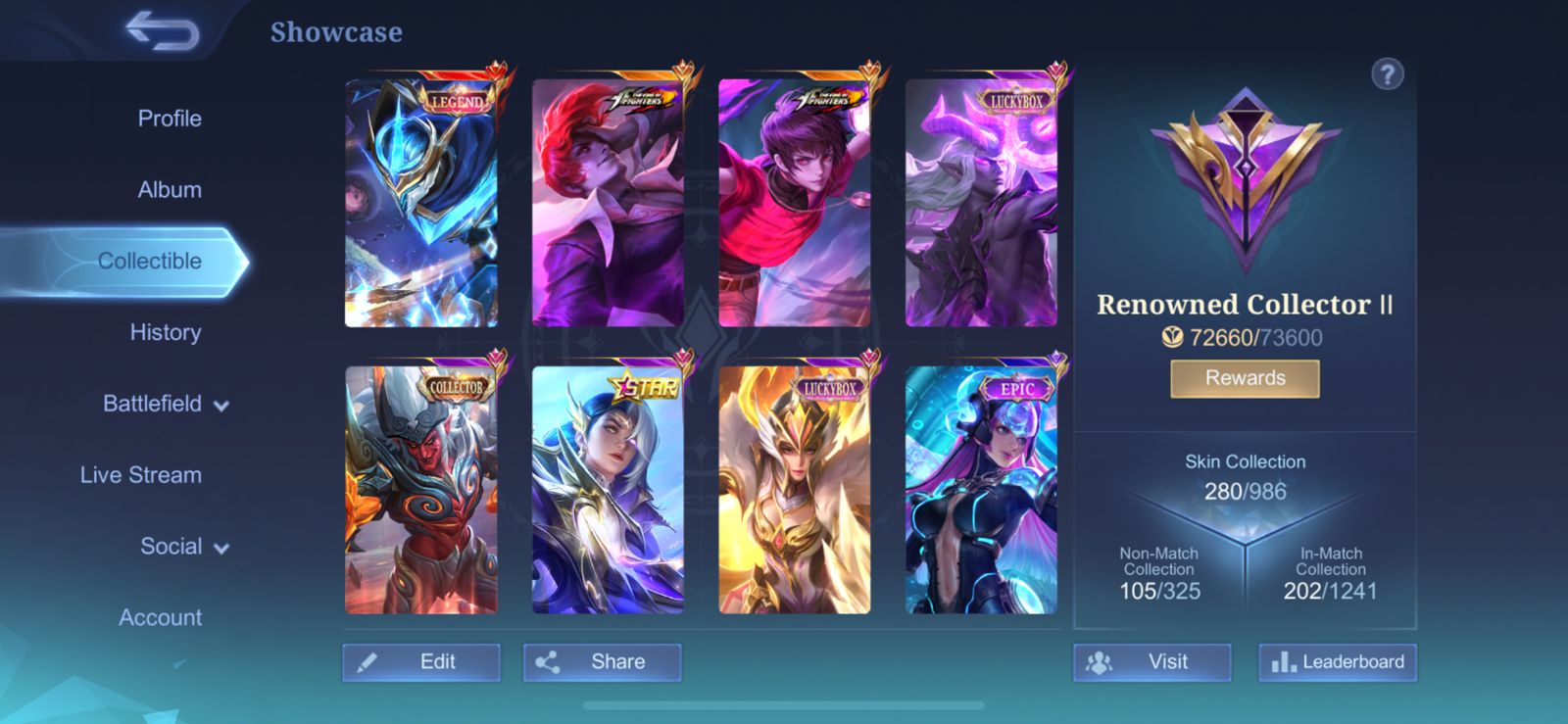Click the Rewards button
Image resolution: width=1568 pixels, height=724 pixels.
click(x=1244, y=378)
